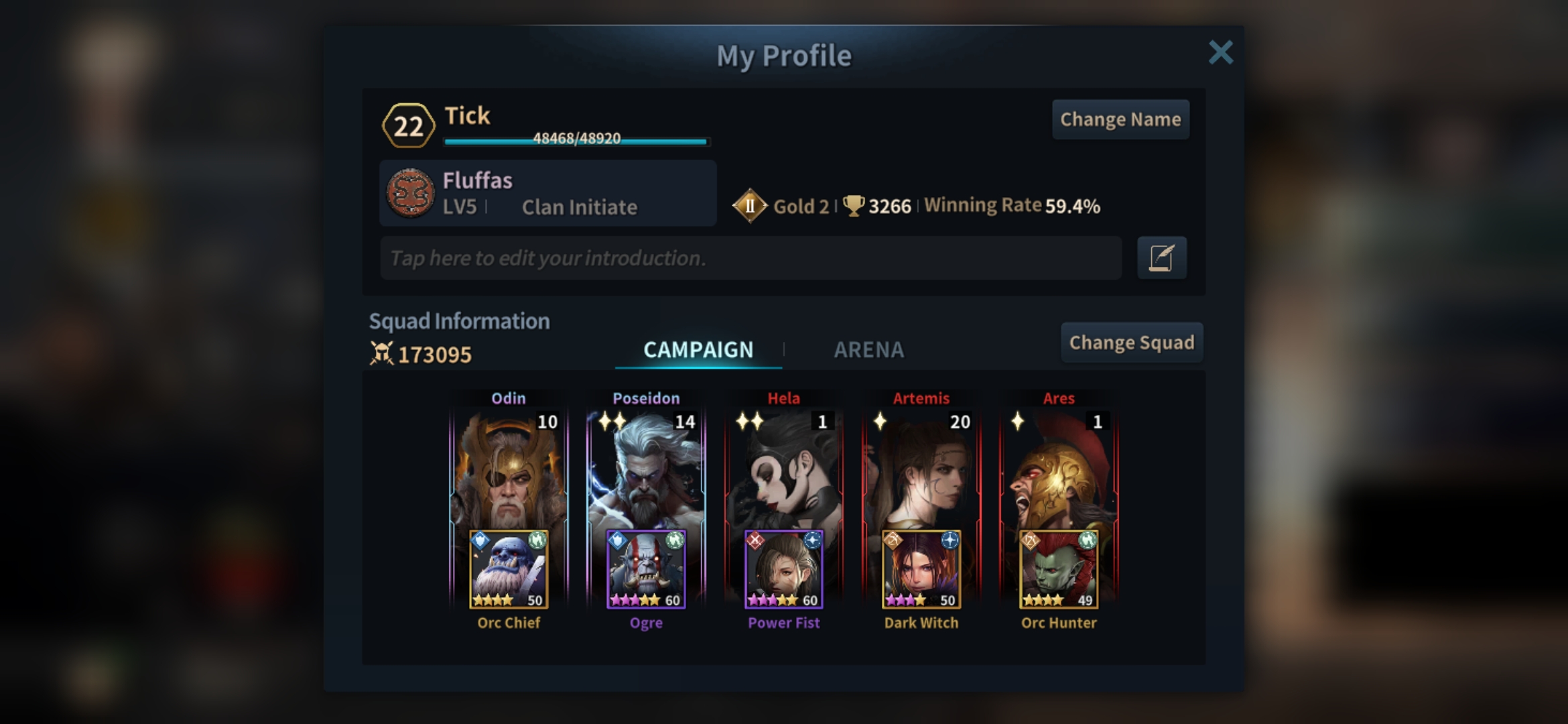Click the Change Name button

(1120, 119)
